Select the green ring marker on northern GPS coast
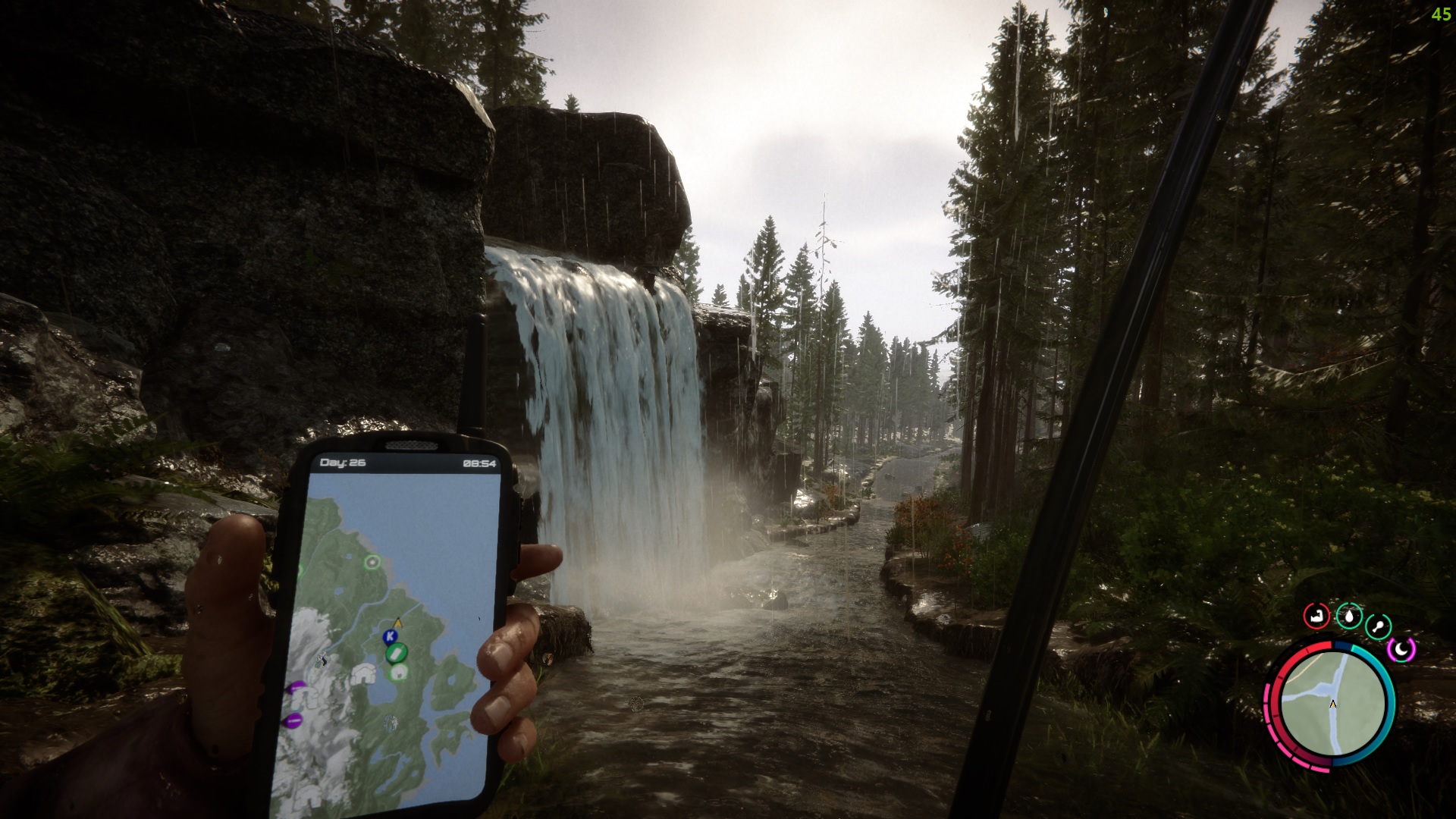Viewport: 1456px width, 819px height. pyautogui.click(x=372, y=562)
